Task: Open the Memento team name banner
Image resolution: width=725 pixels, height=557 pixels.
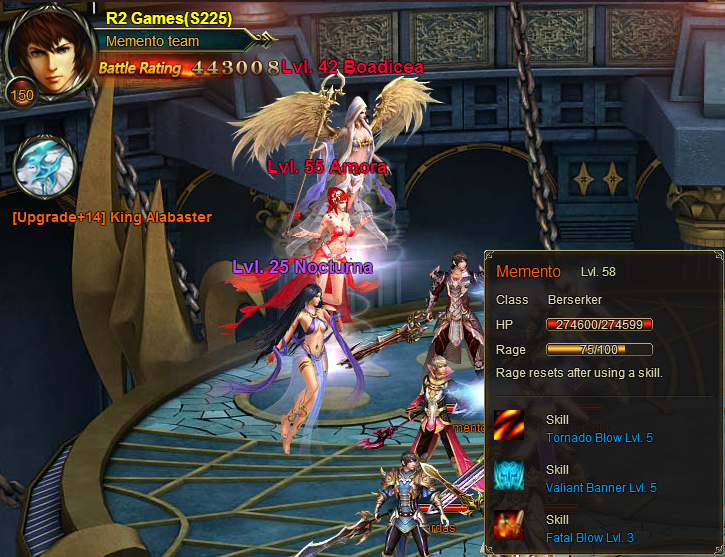Action: point(175,41)
